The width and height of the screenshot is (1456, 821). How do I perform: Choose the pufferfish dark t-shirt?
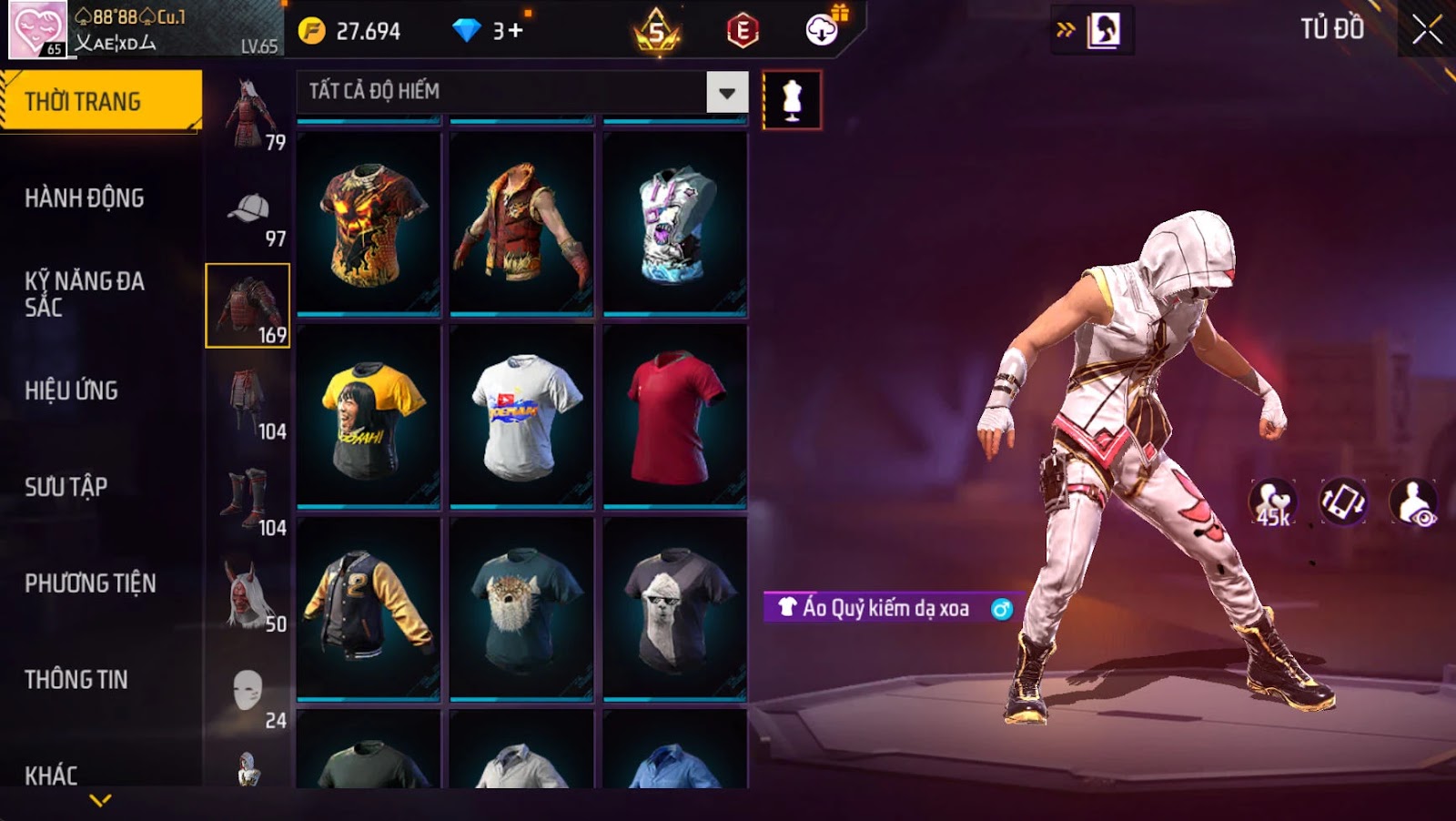click(x=521, y=608)
